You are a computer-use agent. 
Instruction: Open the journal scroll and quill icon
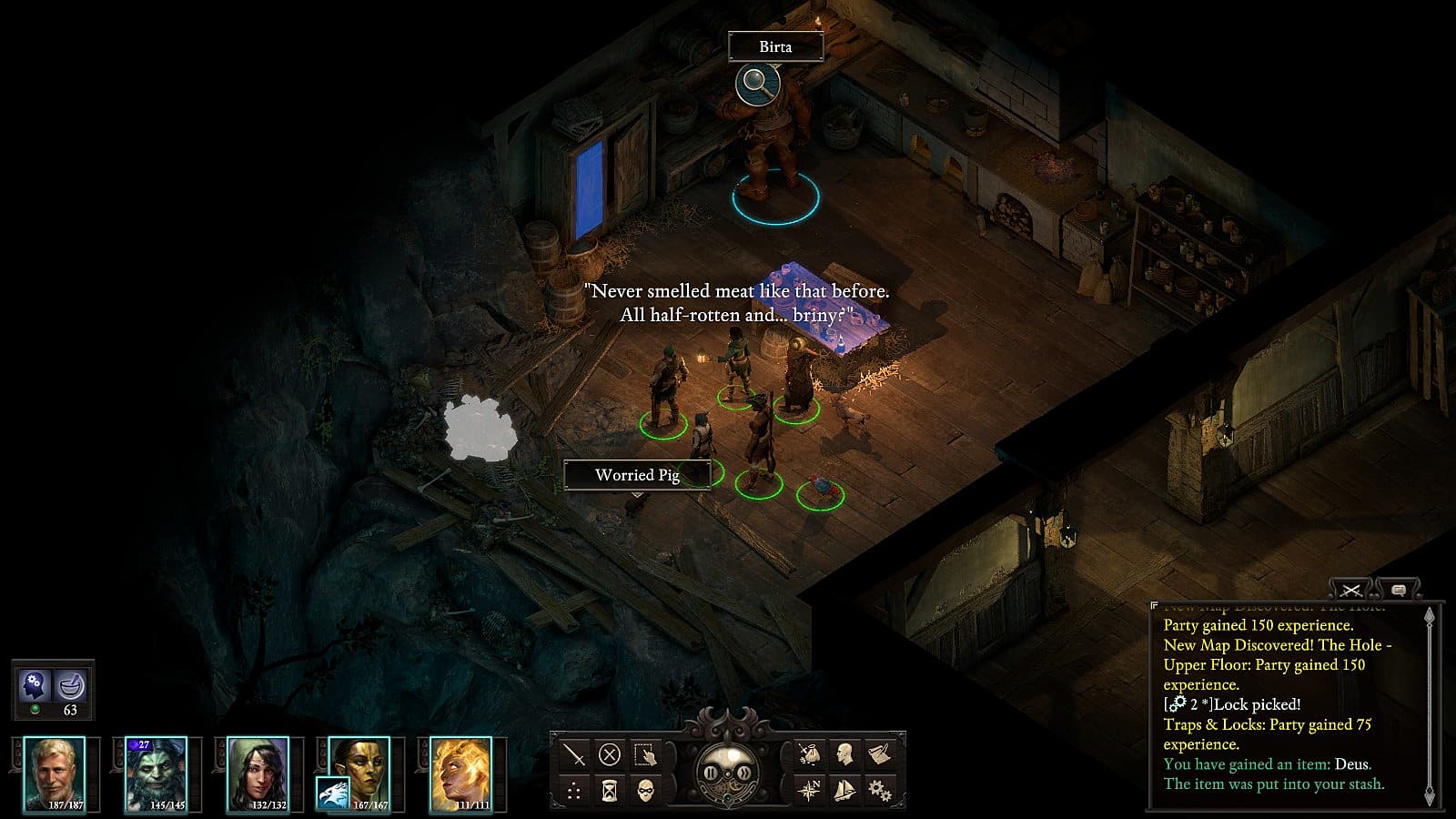click(880, 754)
